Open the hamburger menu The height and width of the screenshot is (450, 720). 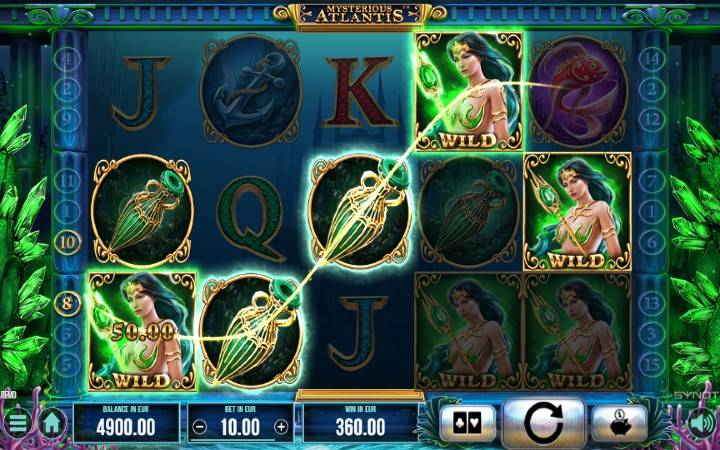(x=14, y=423)
